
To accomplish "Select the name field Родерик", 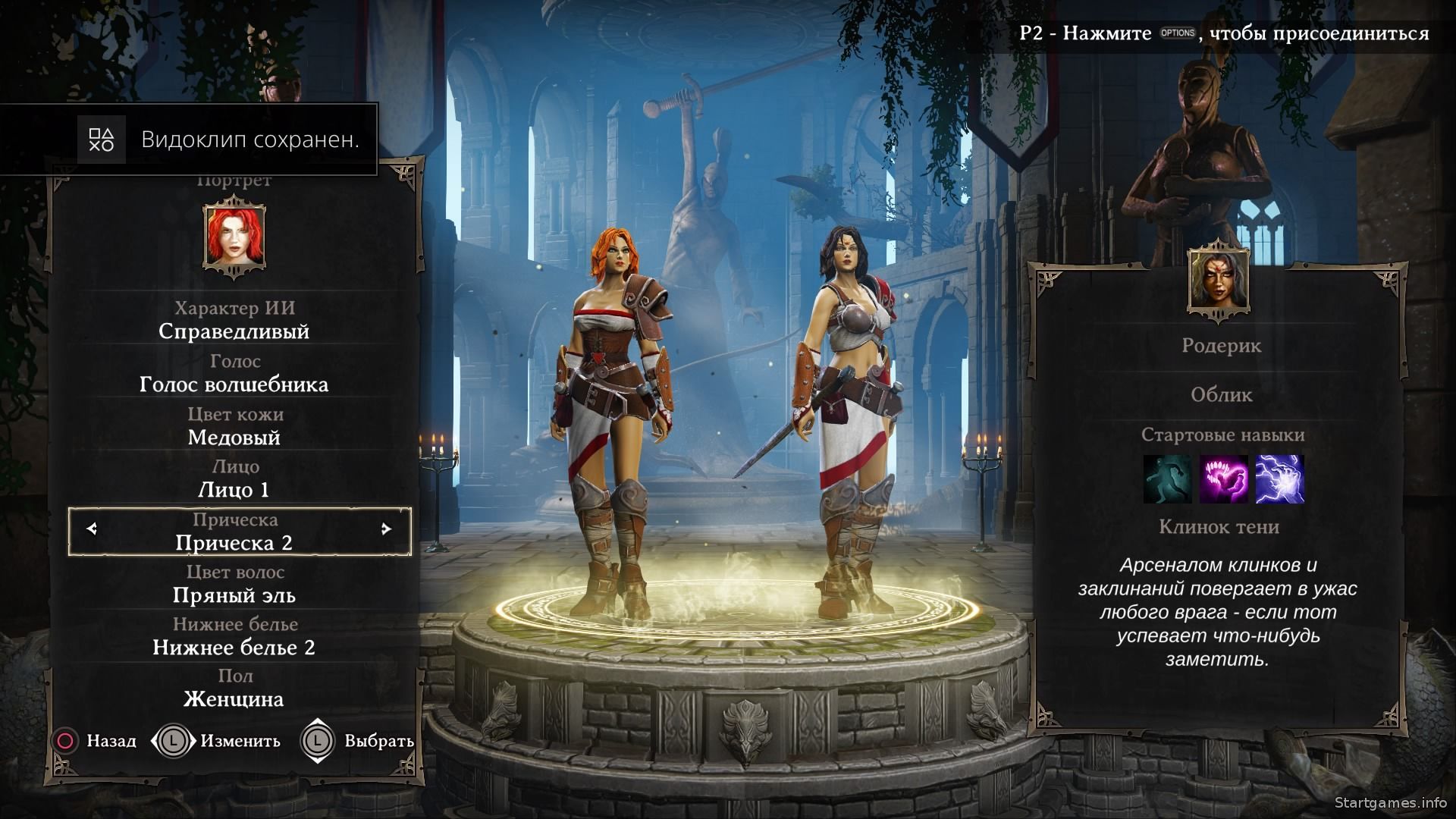I will coord(1221,346).
